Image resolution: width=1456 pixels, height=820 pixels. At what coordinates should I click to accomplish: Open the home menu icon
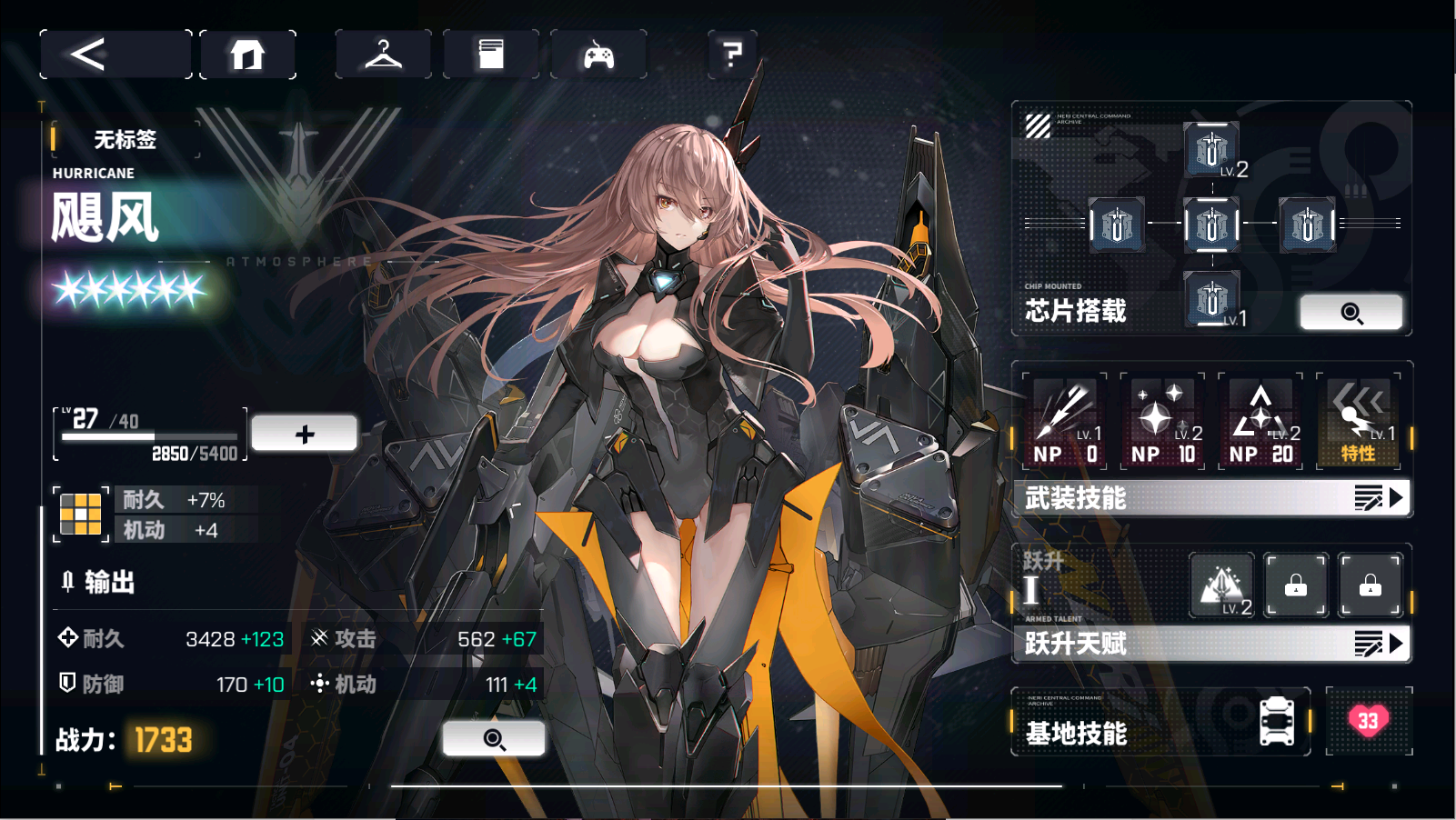point(247,54)
